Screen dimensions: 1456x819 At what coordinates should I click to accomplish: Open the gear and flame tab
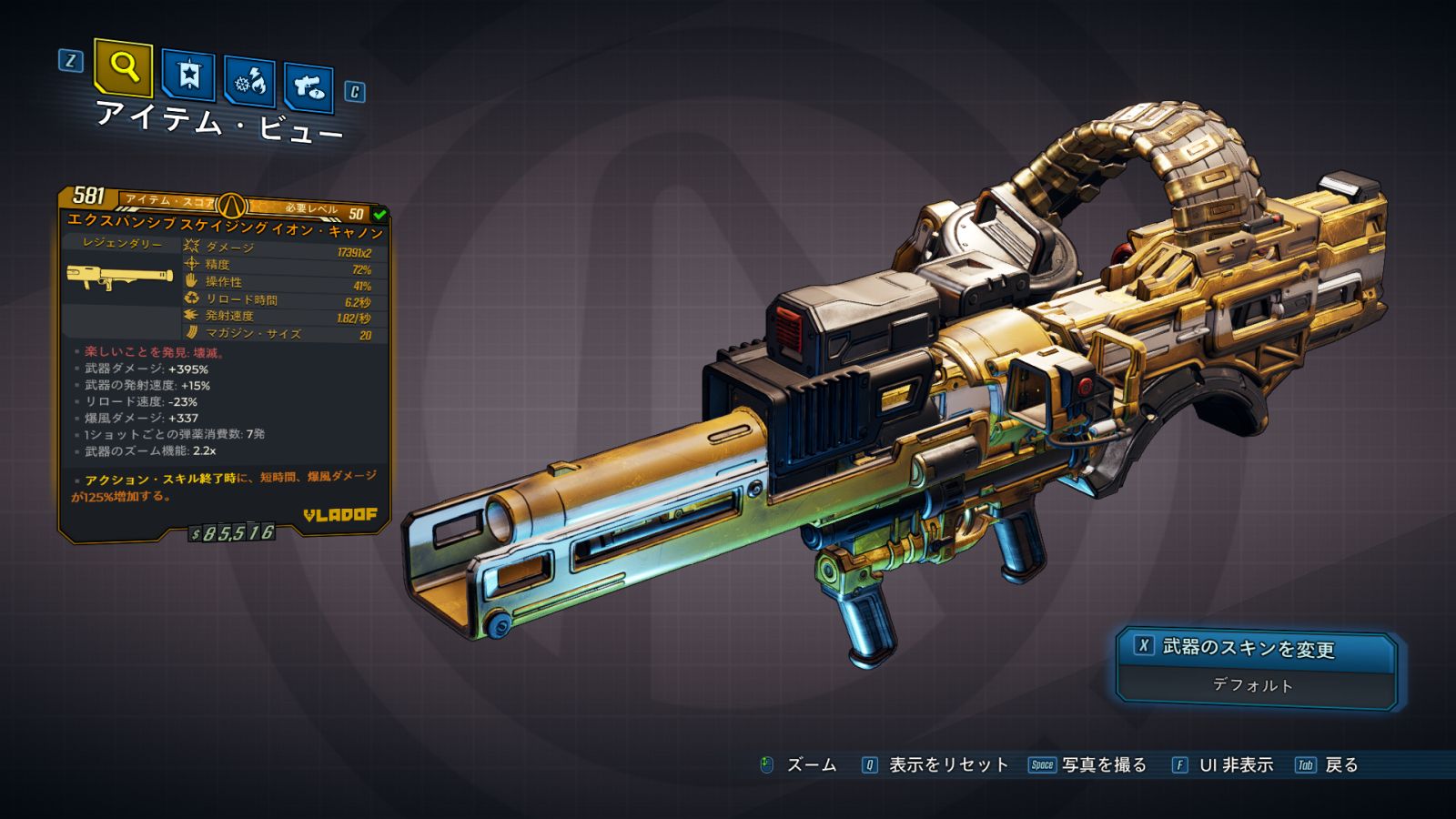[x=250, y=82]
